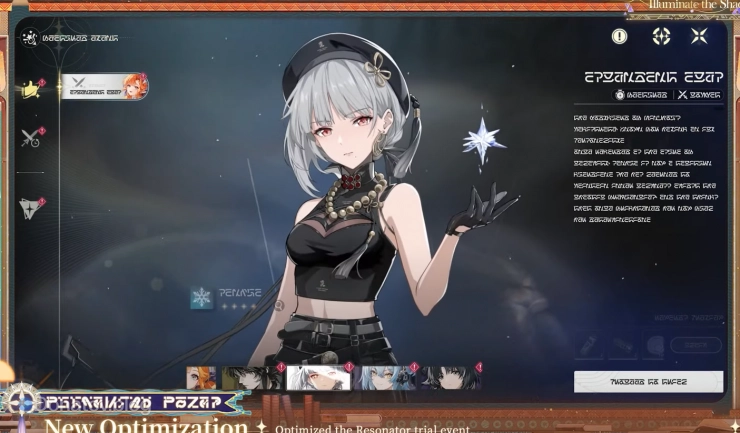Close the trial panel with the X
Screen dimensions: 740x433
tap(699, 36)
